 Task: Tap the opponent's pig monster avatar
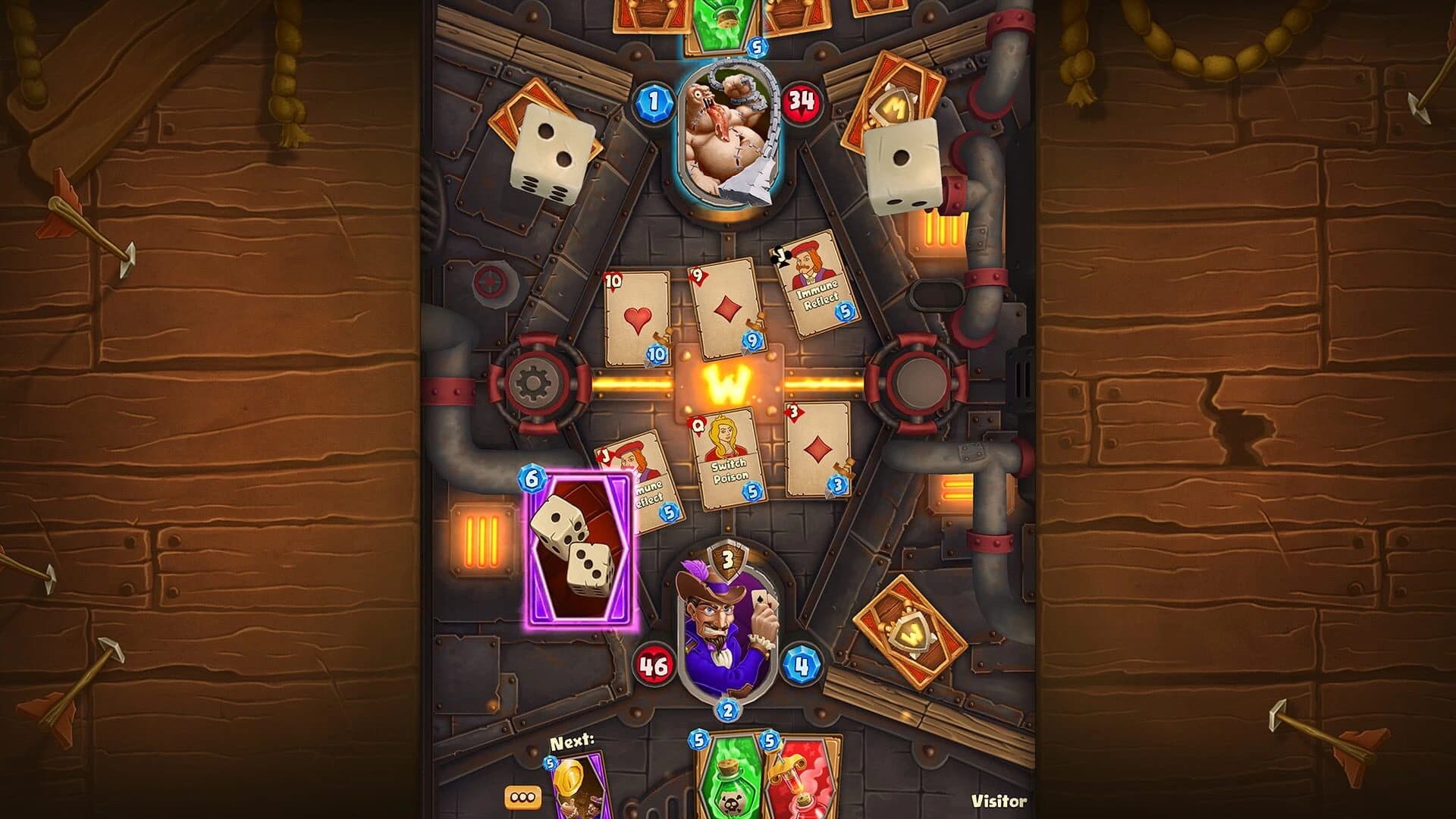click(x=726, y=136)
